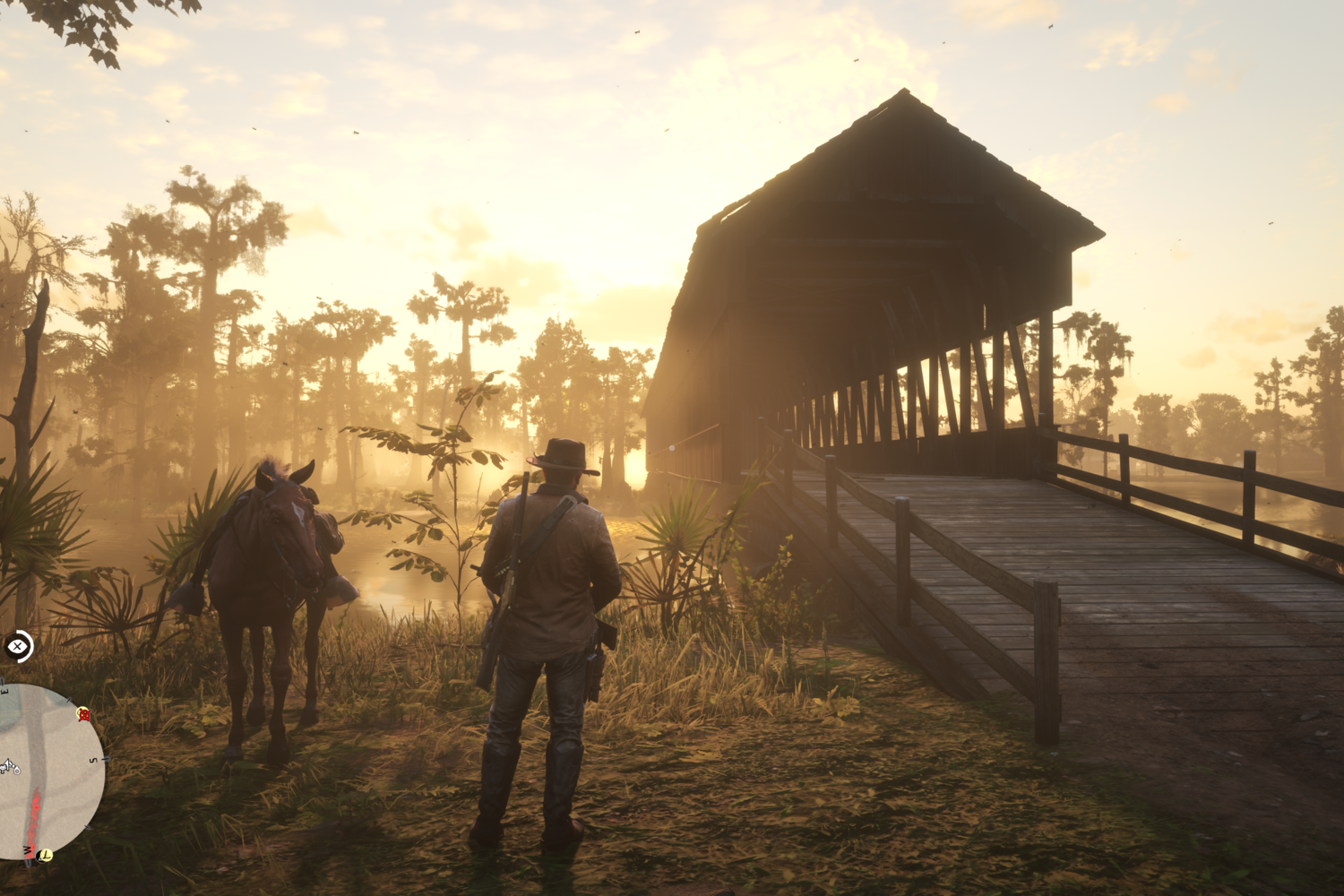Image resolution: width=1344 pixels, height=896 pixels.
Task: Click the red marker on minimap edge
Action: pyautogui.click(x=84, y=714)
